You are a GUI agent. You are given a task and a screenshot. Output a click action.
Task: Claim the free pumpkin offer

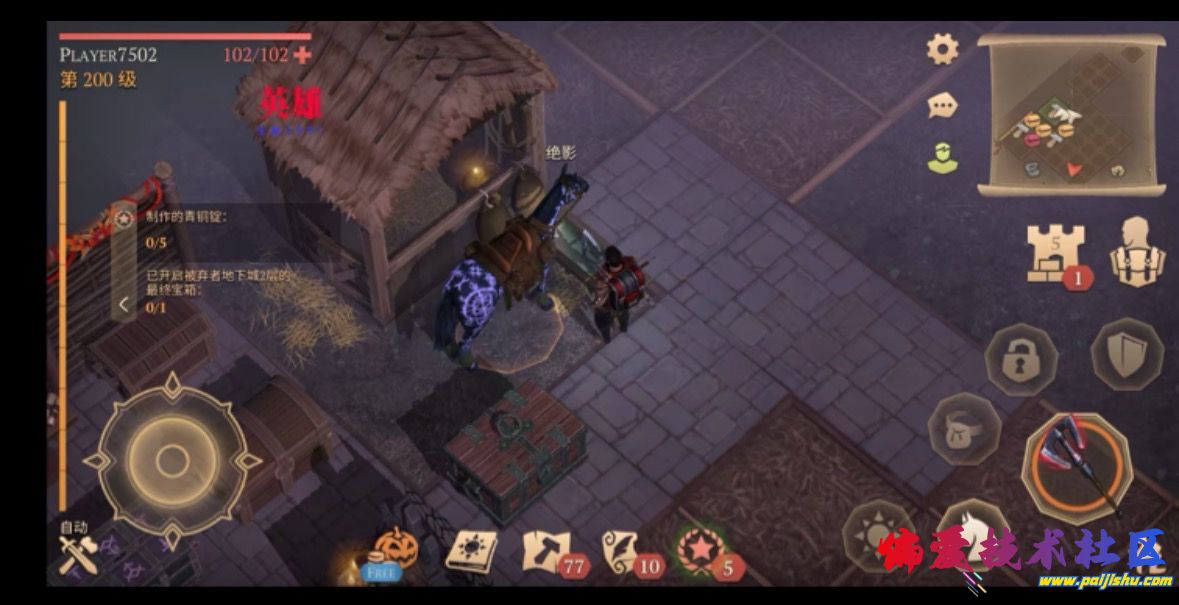394,552
